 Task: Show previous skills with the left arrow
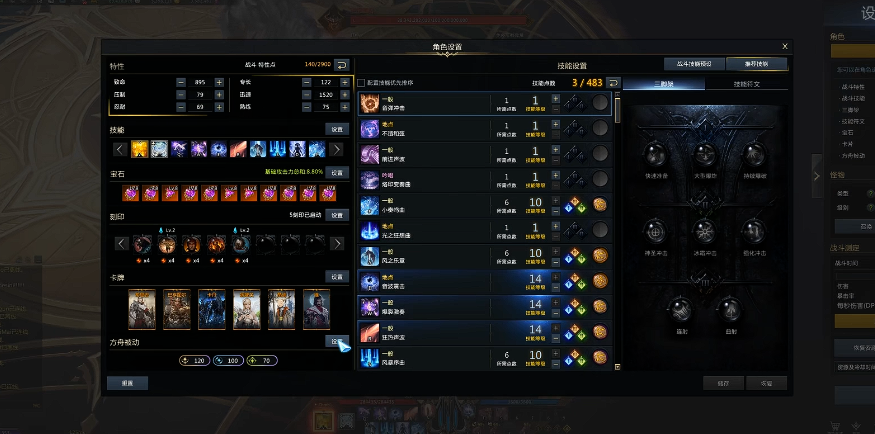coord(119,149)
